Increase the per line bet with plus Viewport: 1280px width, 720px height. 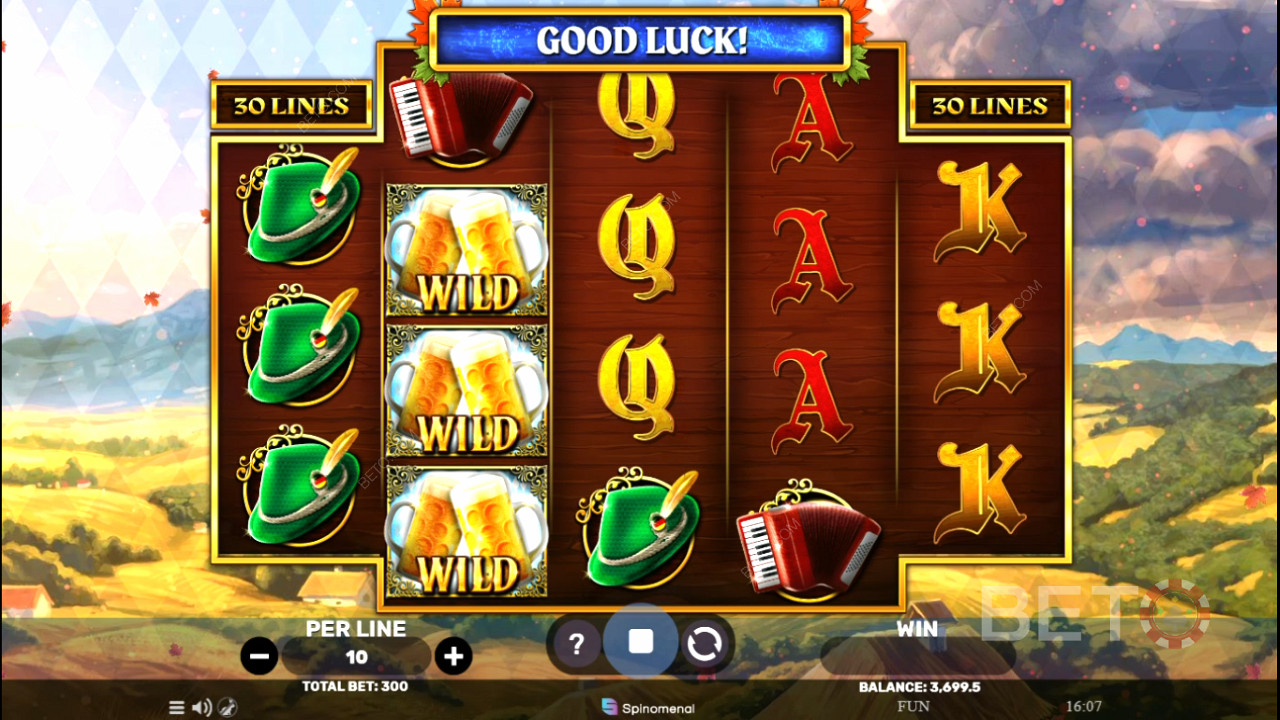point(454,656)
